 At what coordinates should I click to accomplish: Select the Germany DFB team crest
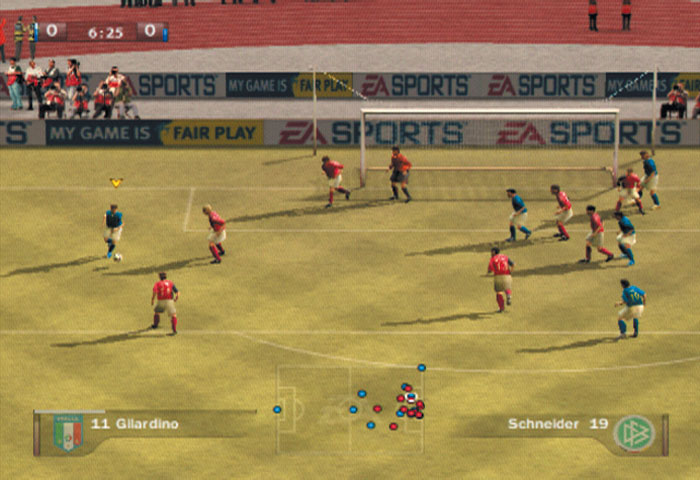634,432
